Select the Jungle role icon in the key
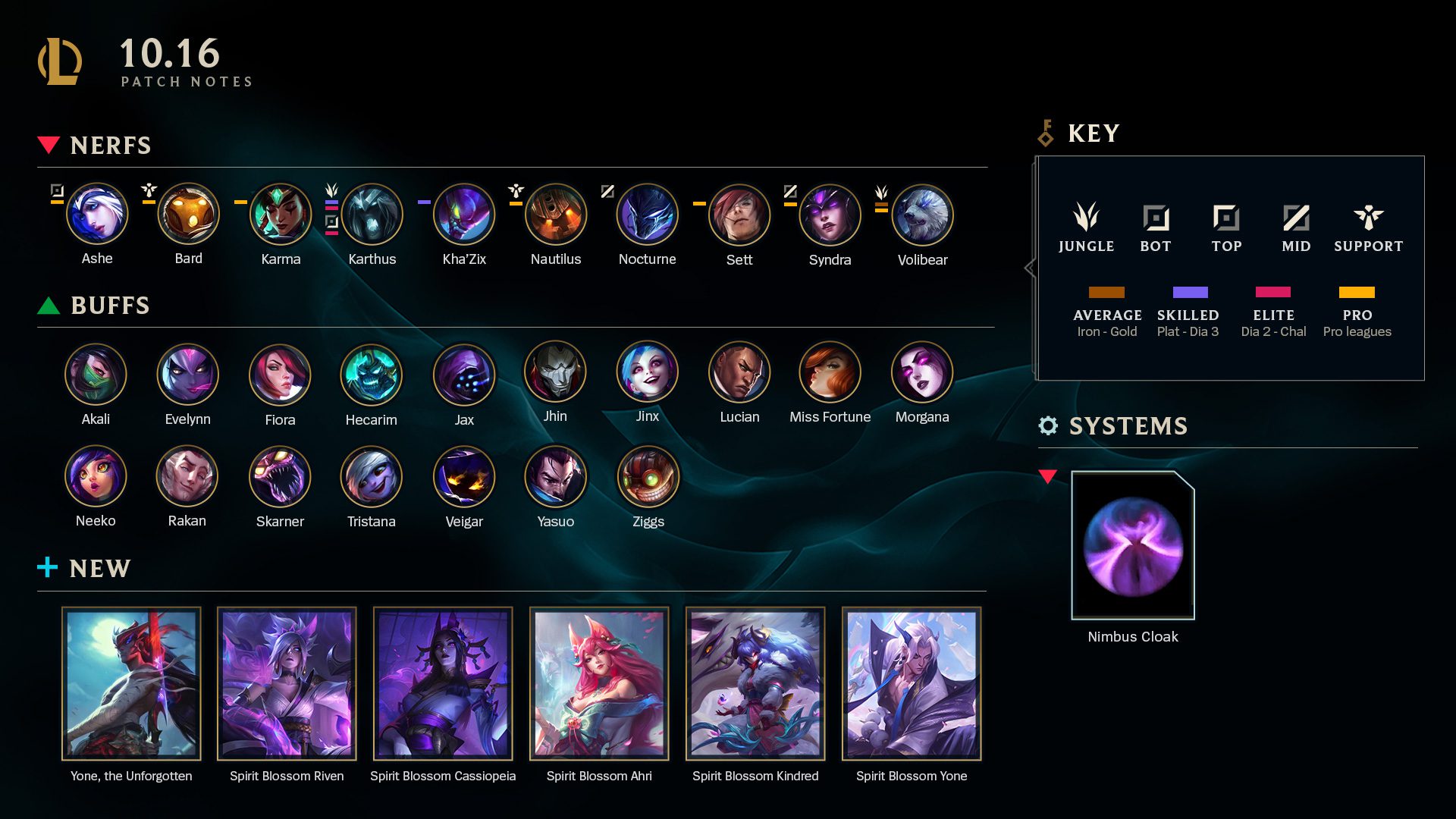The image size is (1456, 819). tap(1086, 218)
